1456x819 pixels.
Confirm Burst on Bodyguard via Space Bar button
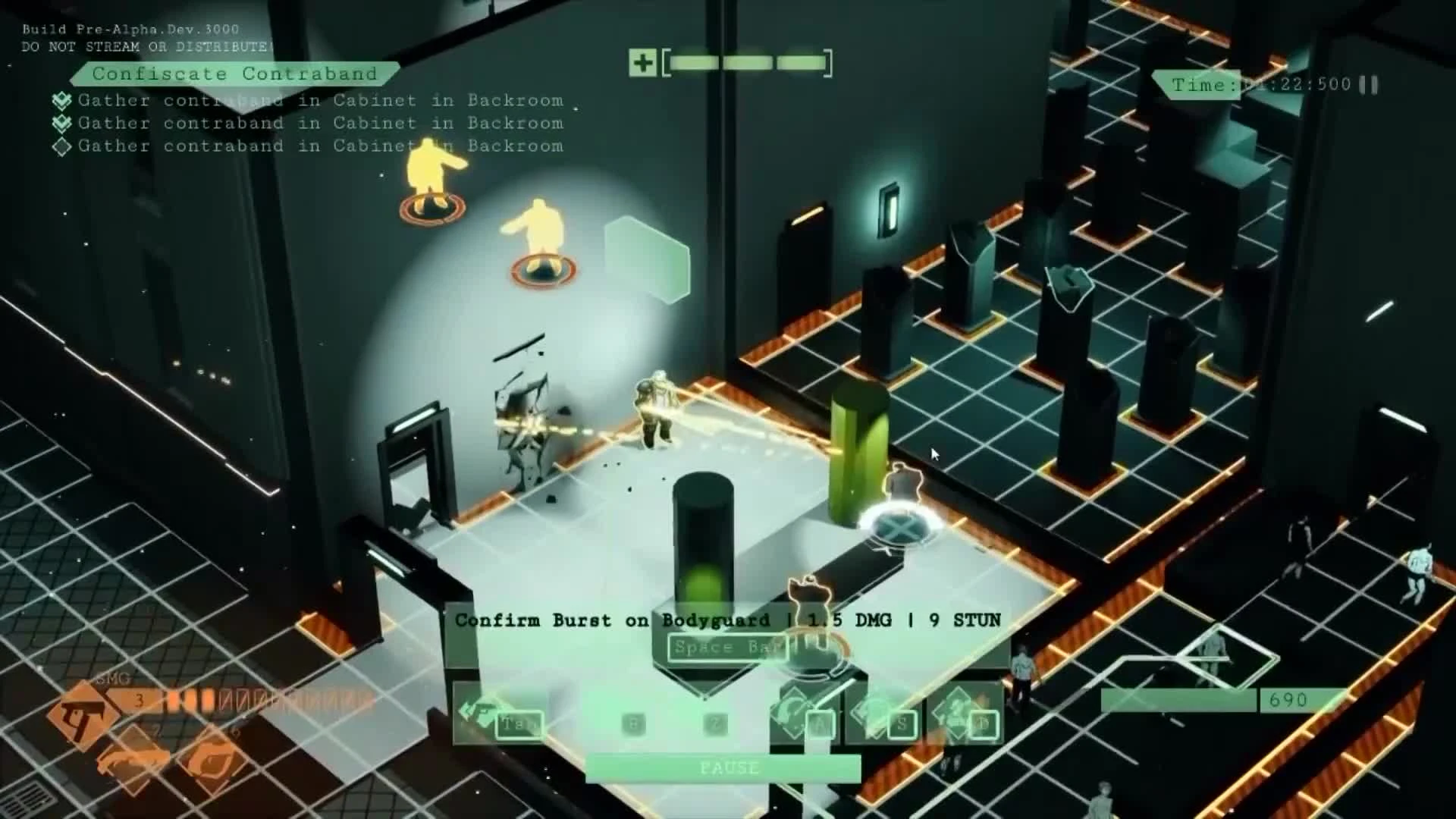point(725,647)
